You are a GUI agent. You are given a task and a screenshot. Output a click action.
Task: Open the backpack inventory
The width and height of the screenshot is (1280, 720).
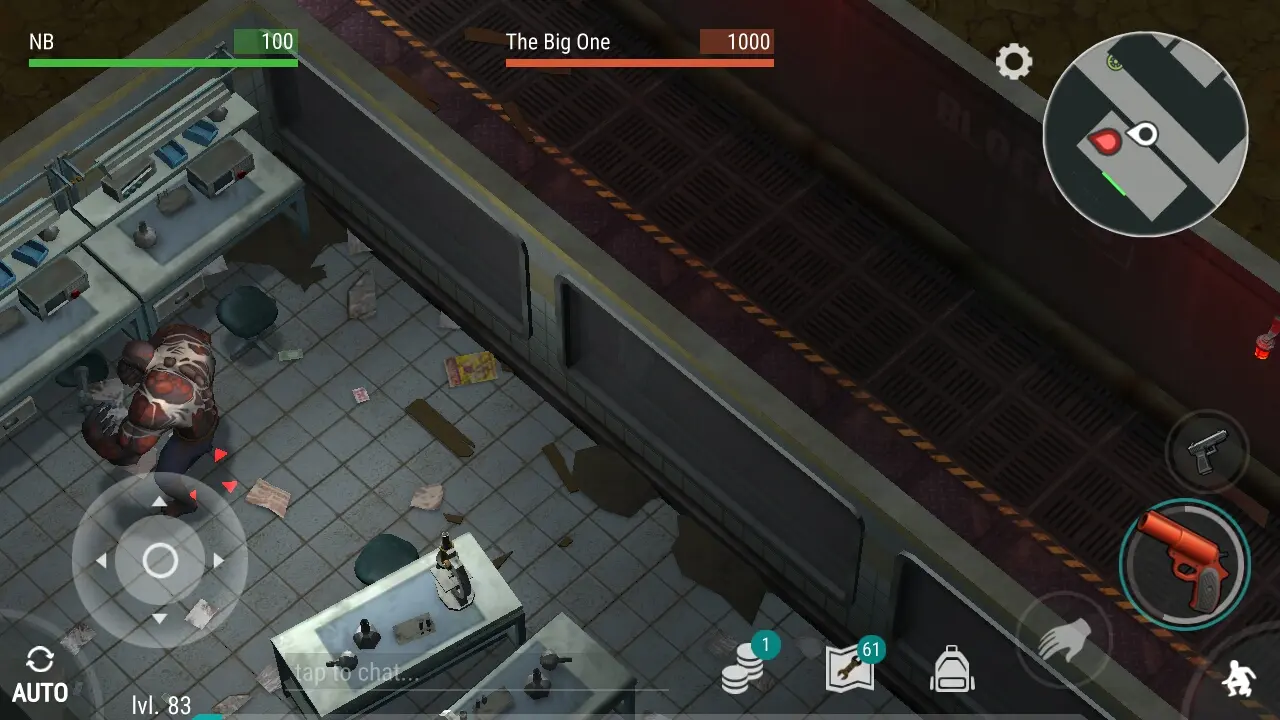coord(952,669)
